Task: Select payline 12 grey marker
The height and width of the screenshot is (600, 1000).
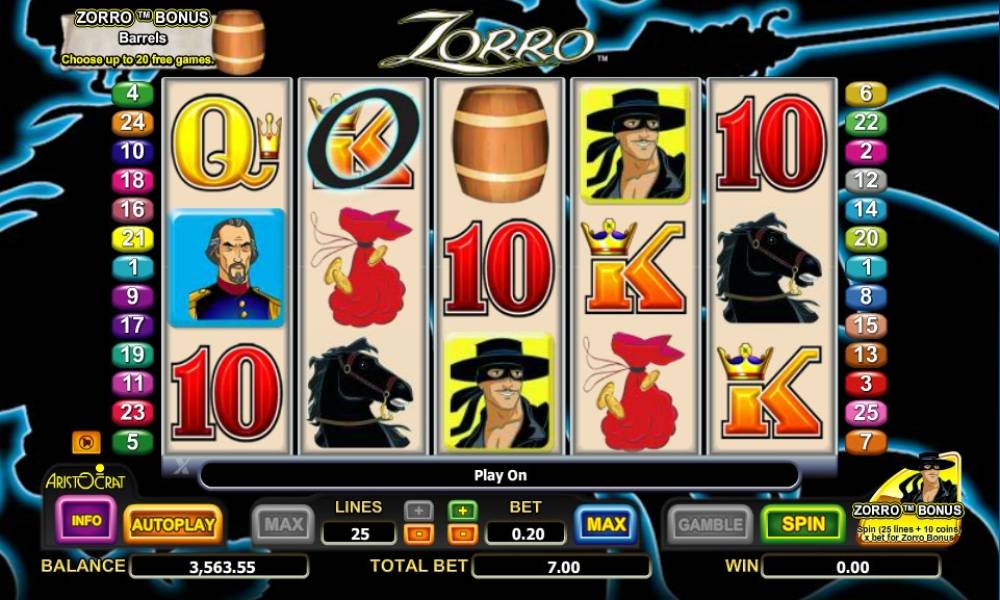Action: [x=866, y=181]
